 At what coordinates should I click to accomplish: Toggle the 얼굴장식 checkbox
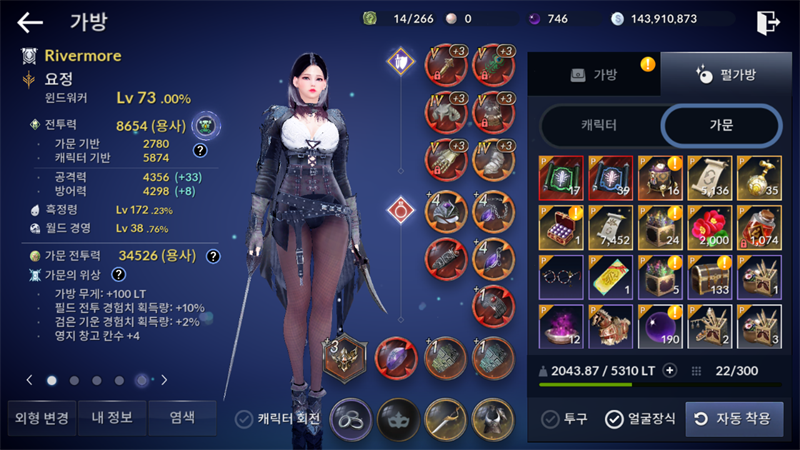click(614, 419)
